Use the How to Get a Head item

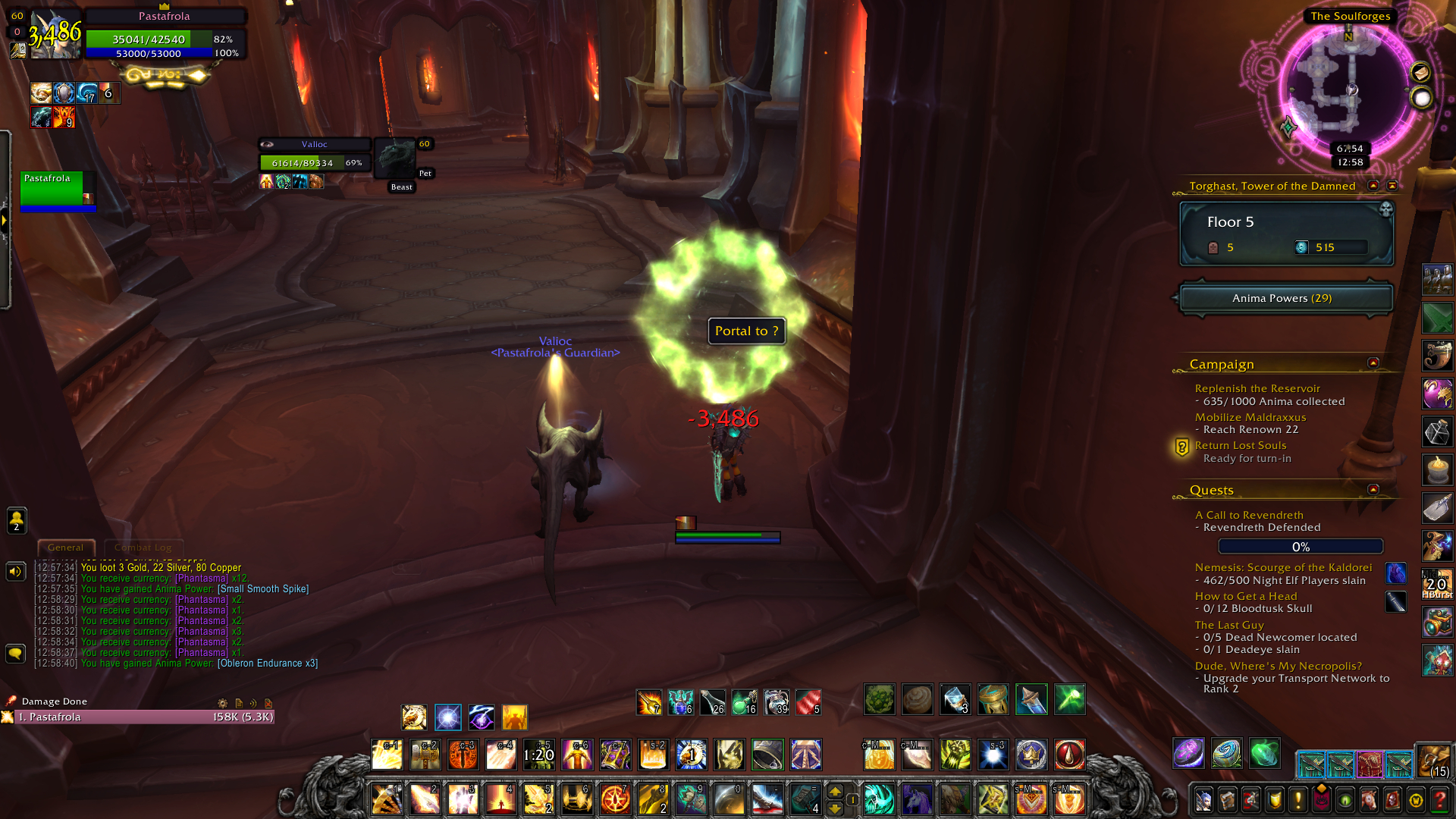tap(1395, 602)
